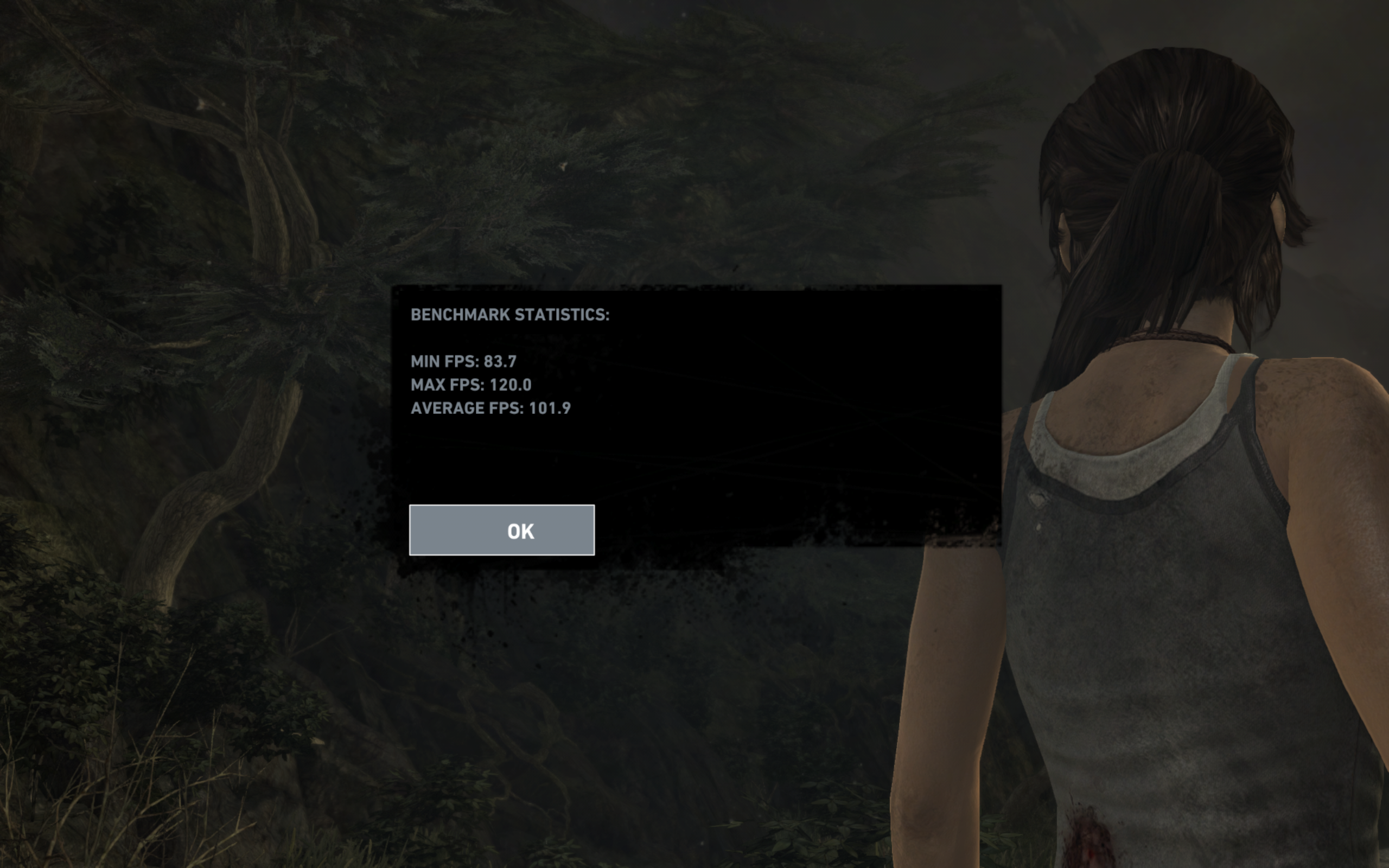This screenshot has height=868, width=1389.
Task: Confirm the benchmark statistics with OK
Action: coord(502,530)
